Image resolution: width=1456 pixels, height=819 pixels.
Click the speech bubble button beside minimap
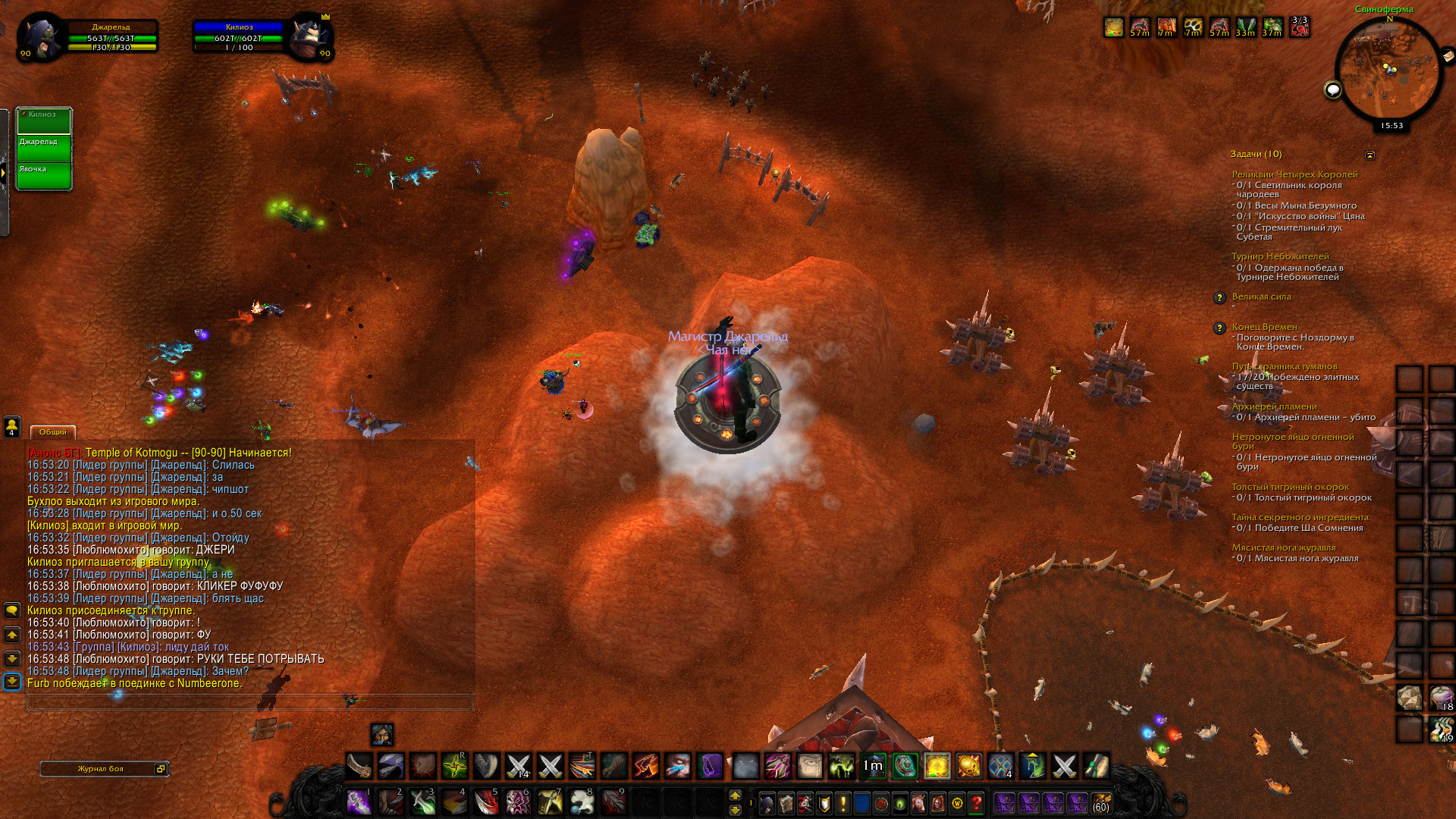[1332, 91]
